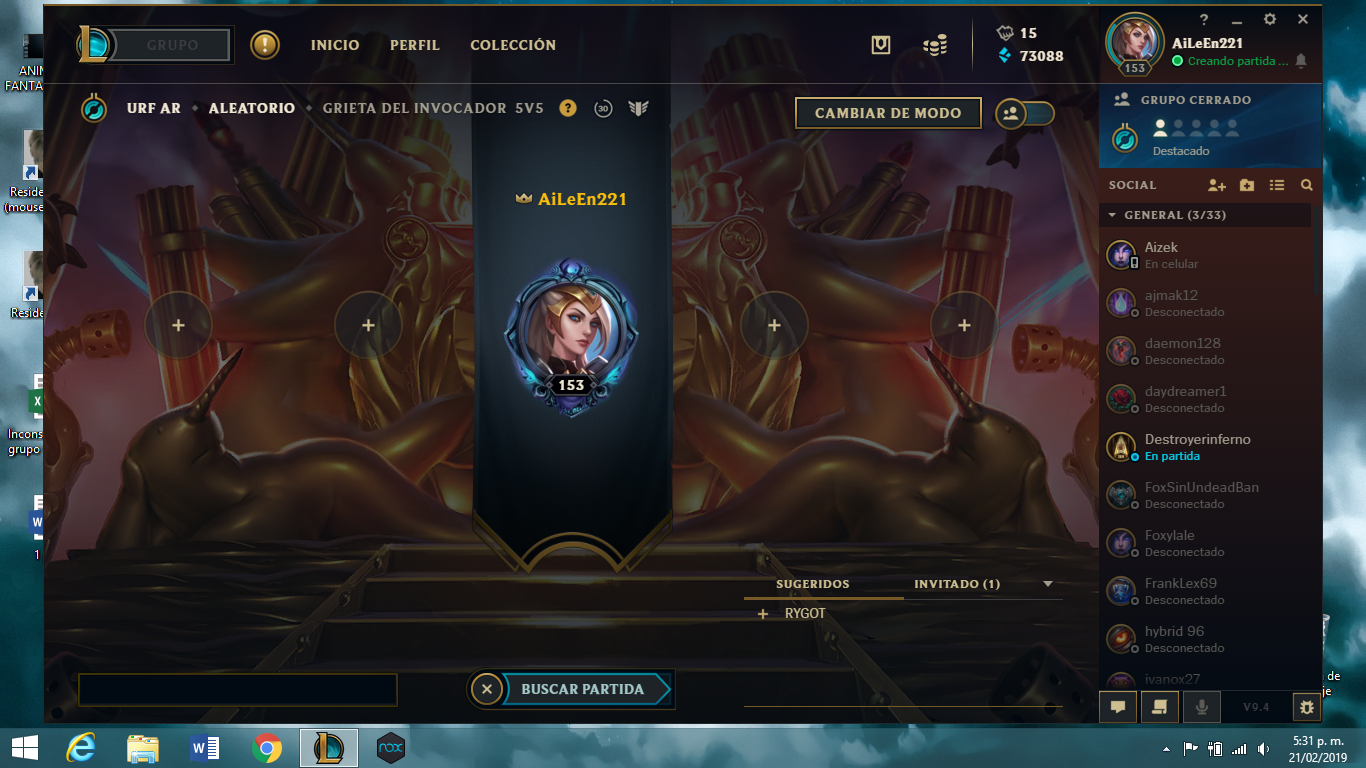Collapse the GENERAL (3/33) friends group
Viewport: 1366px width, 768px height.
[1113, 215]
